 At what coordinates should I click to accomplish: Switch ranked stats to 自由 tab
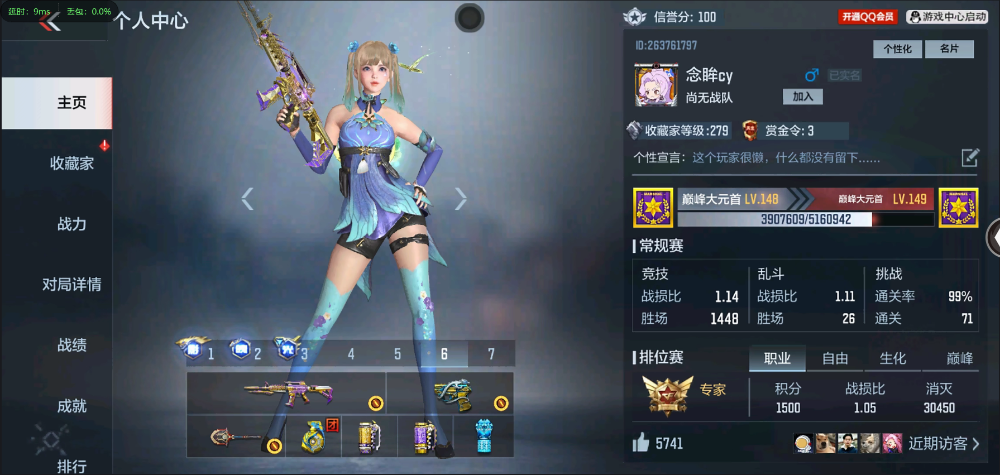(835, 359)
